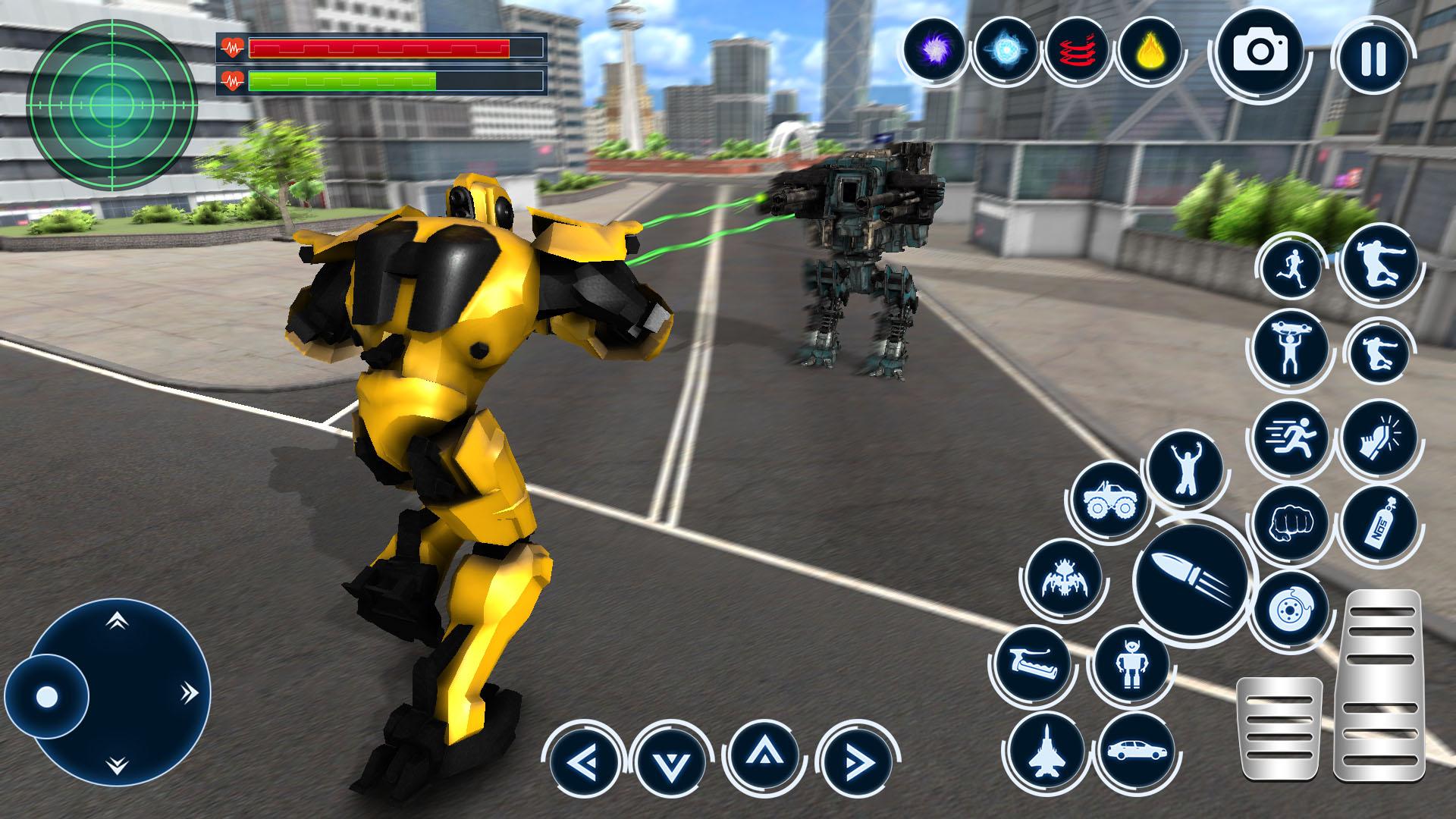Pause the game
This screenshot has width=1456, height=819.
[x=1373, y=58]
